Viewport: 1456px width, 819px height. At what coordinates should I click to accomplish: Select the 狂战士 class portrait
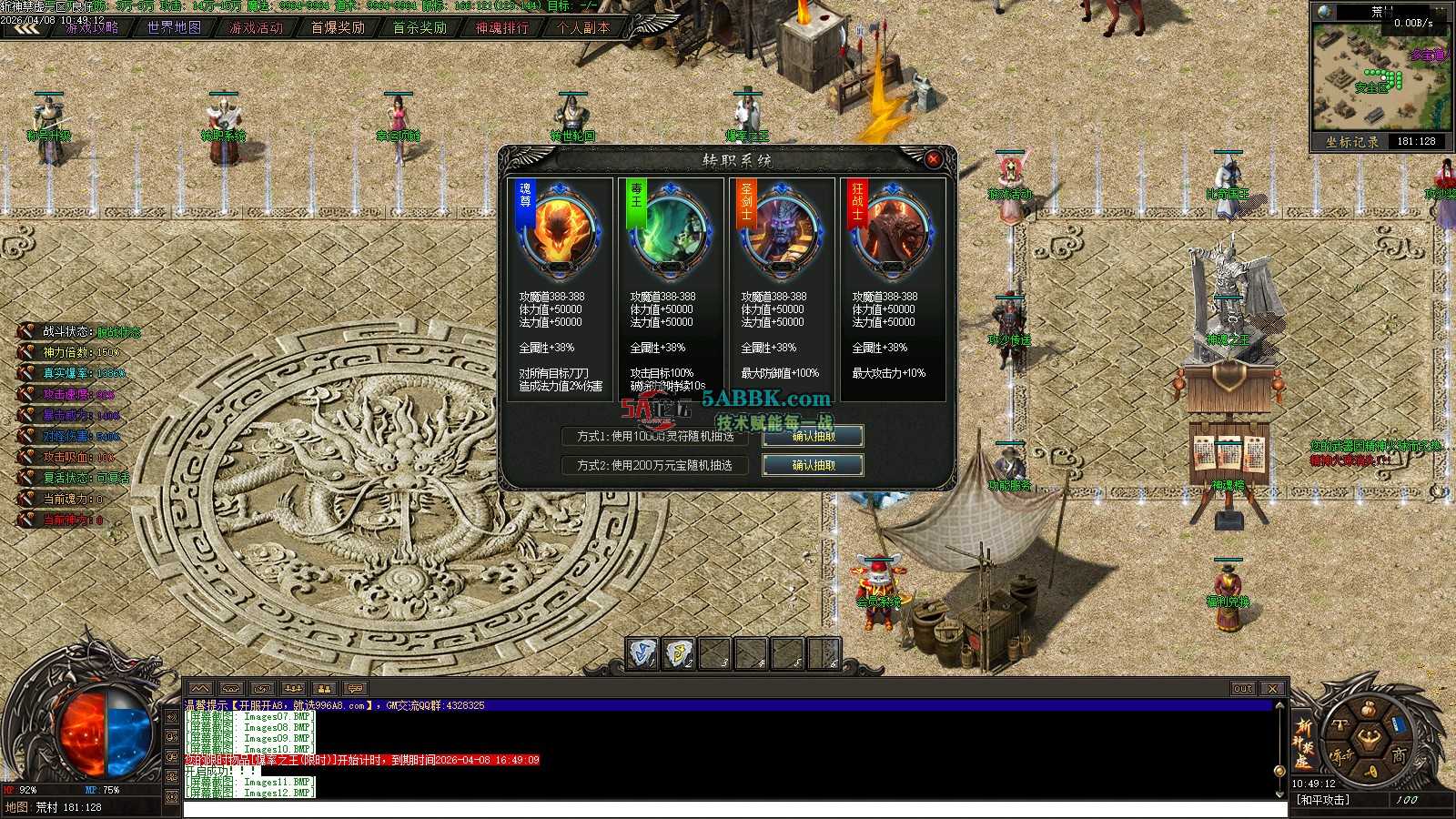[892, 229]
